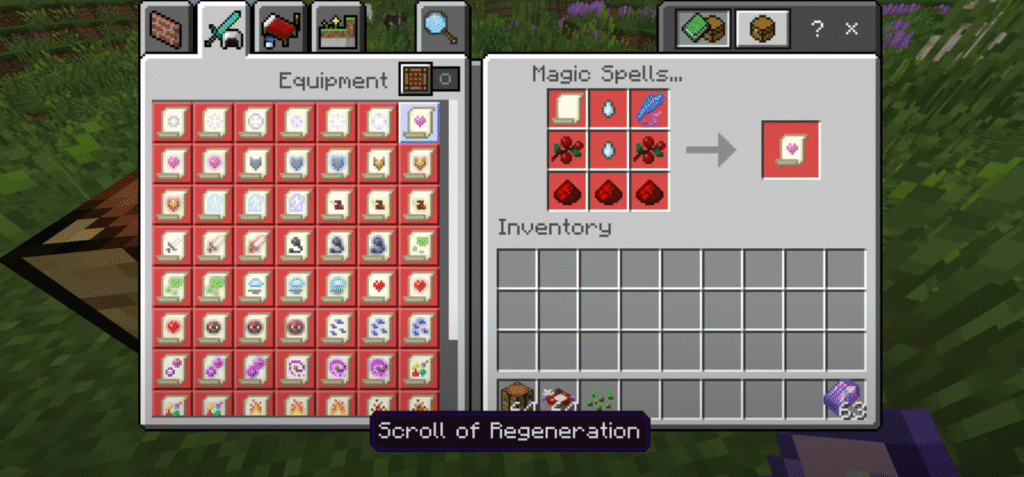Open the Items tab with red bed
The height and width of the screenshot is (477, 1024).
point(280,31)
